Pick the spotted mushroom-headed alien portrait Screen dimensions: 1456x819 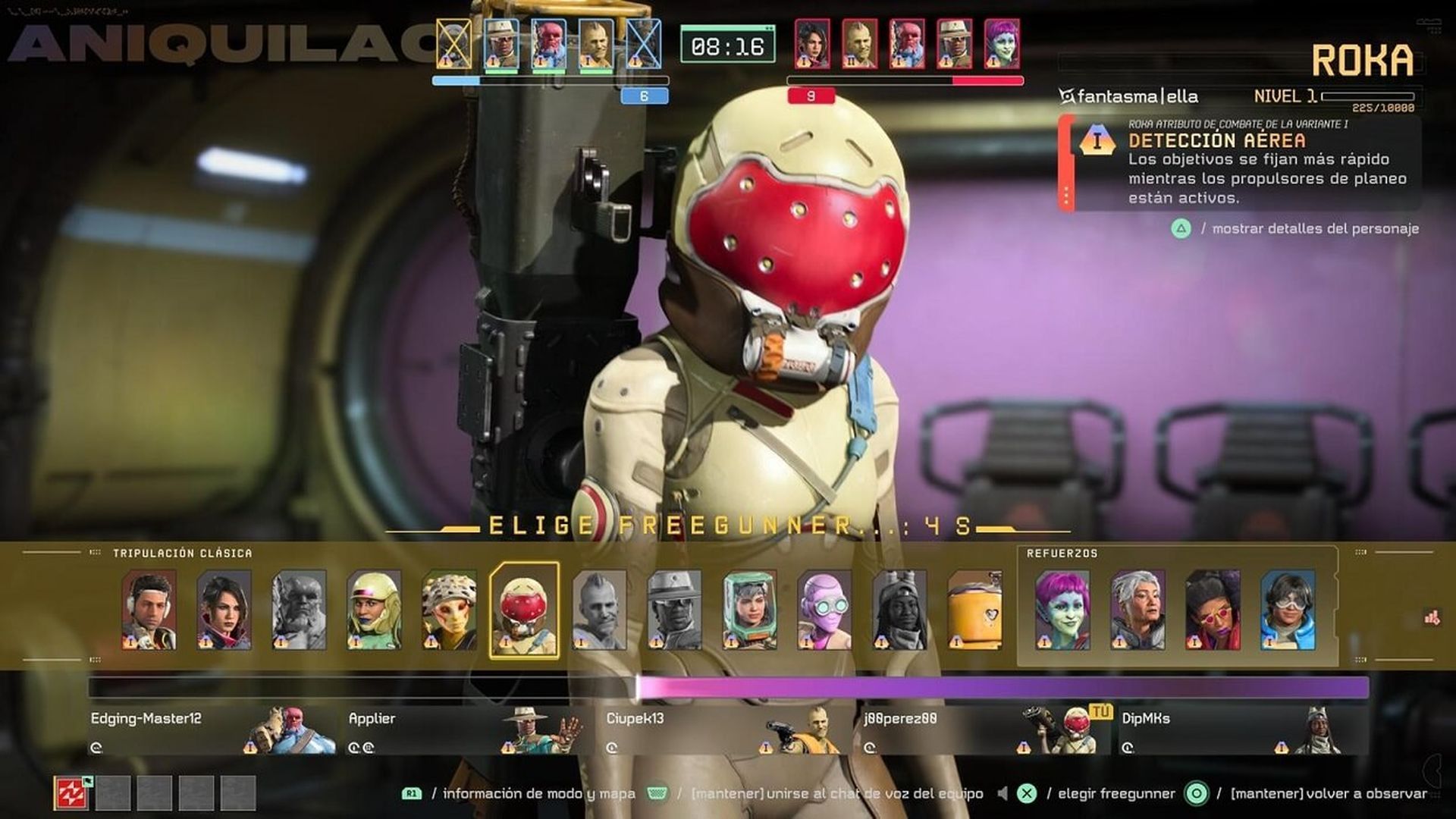tap(449, 610)
